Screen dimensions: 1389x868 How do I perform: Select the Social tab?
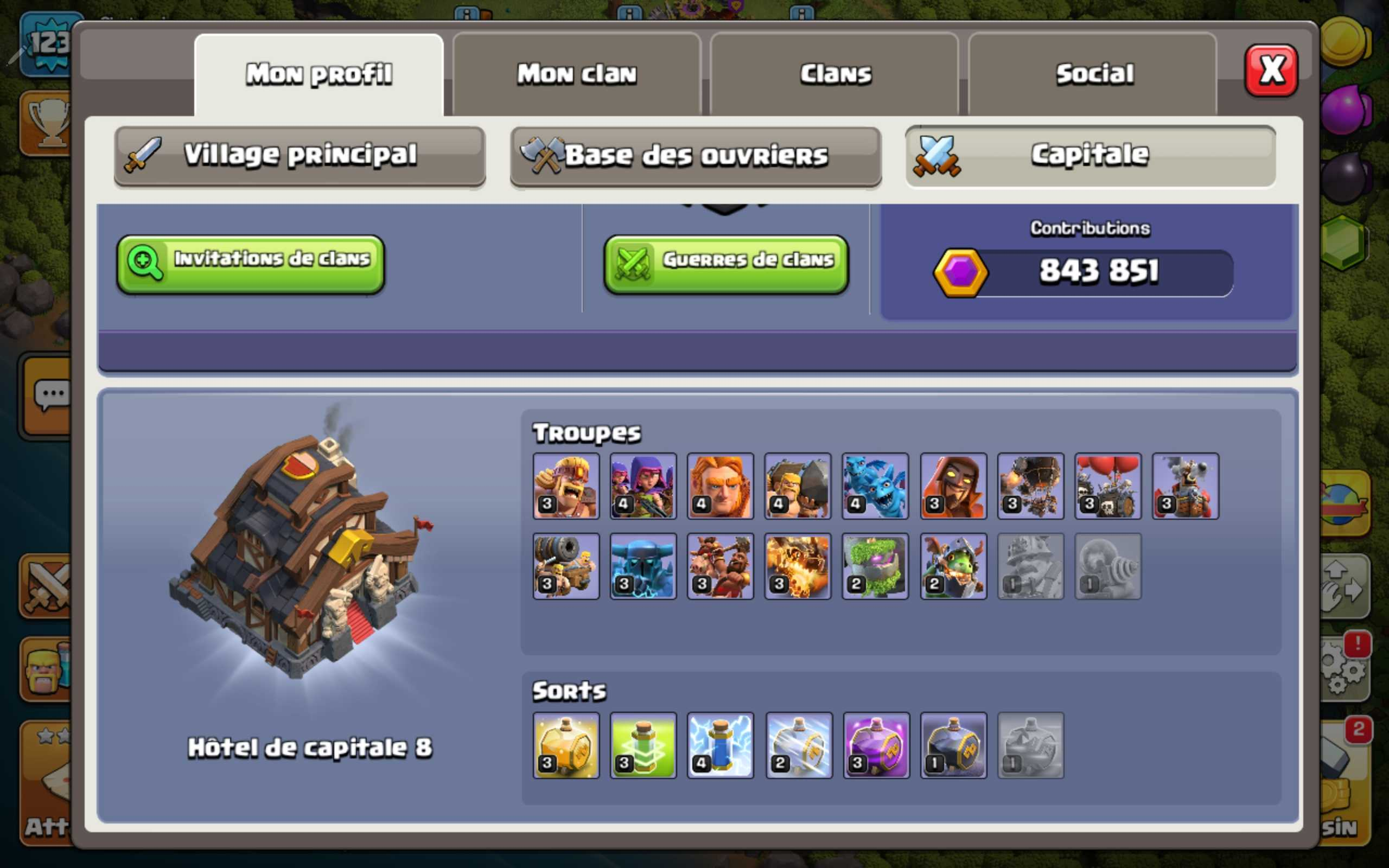tap(1094, 74)
